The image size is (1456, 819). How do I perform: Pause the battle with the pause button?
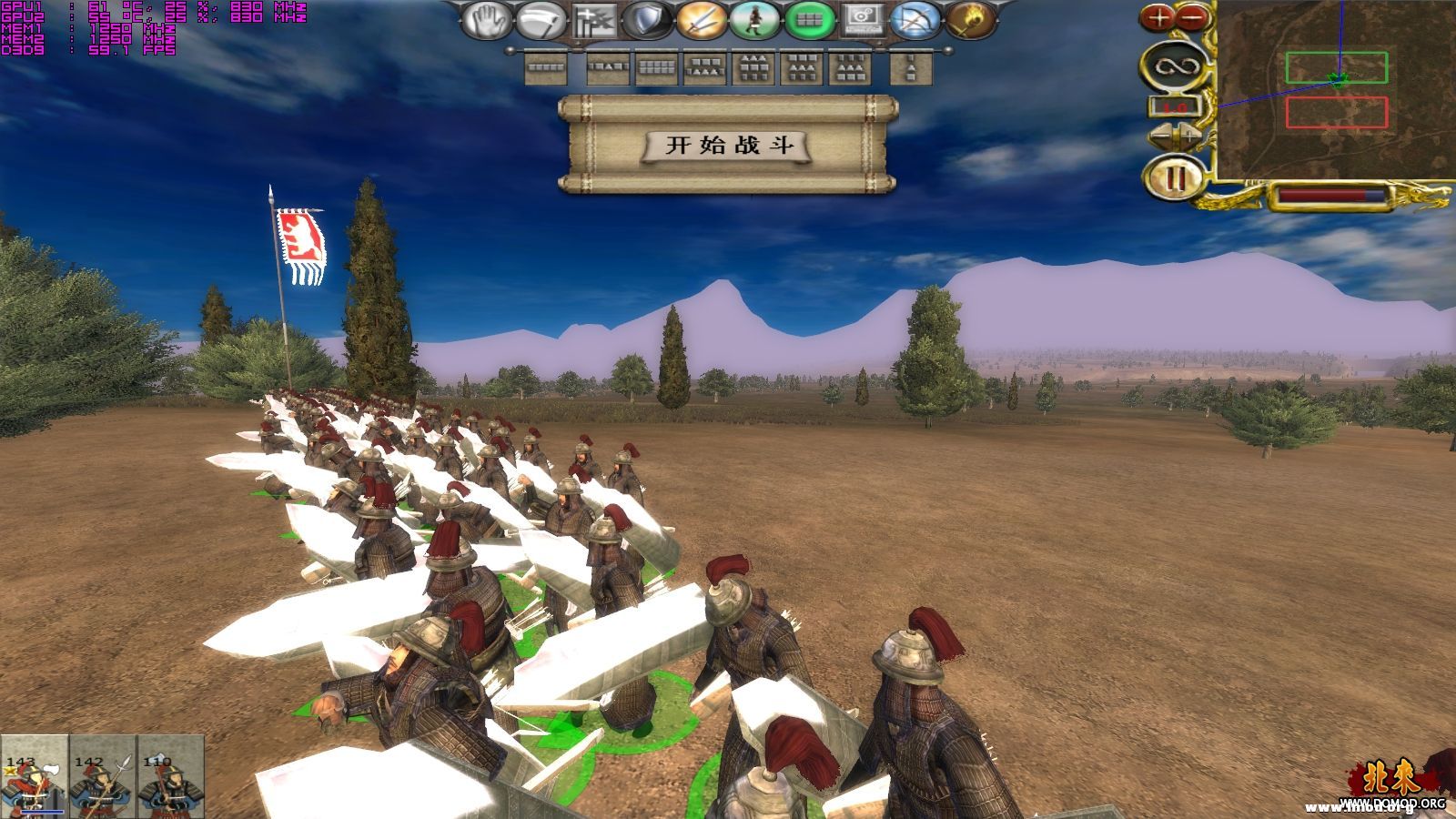1175,176
